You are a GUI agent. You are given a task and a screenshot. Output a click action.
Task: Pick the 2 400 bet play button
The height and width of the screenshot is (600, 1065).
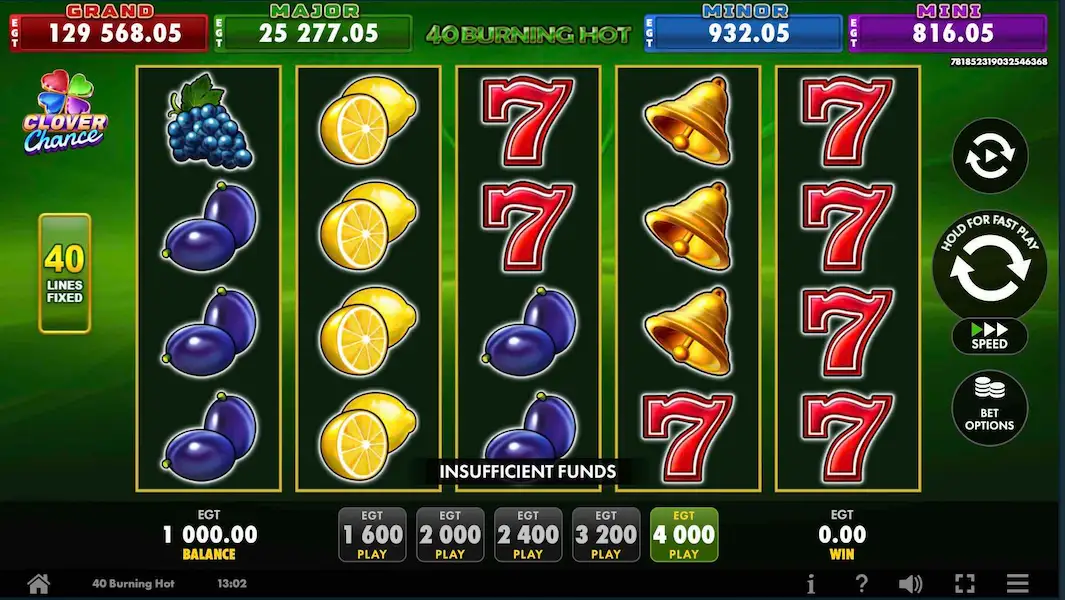528,535
